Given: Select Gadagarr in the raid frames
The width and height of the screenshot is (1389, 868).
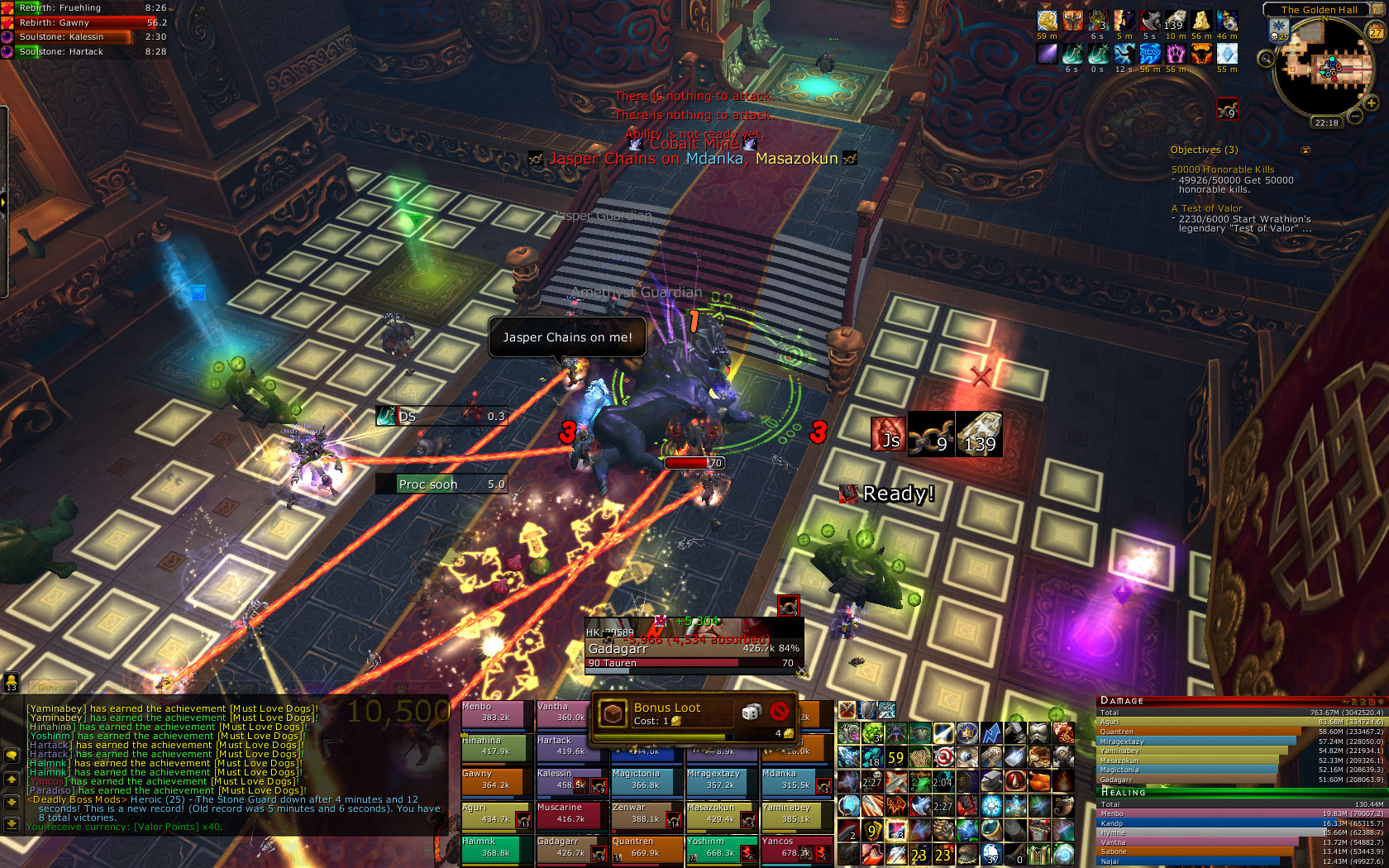Looking at the screenshot, I should point(570,848).
